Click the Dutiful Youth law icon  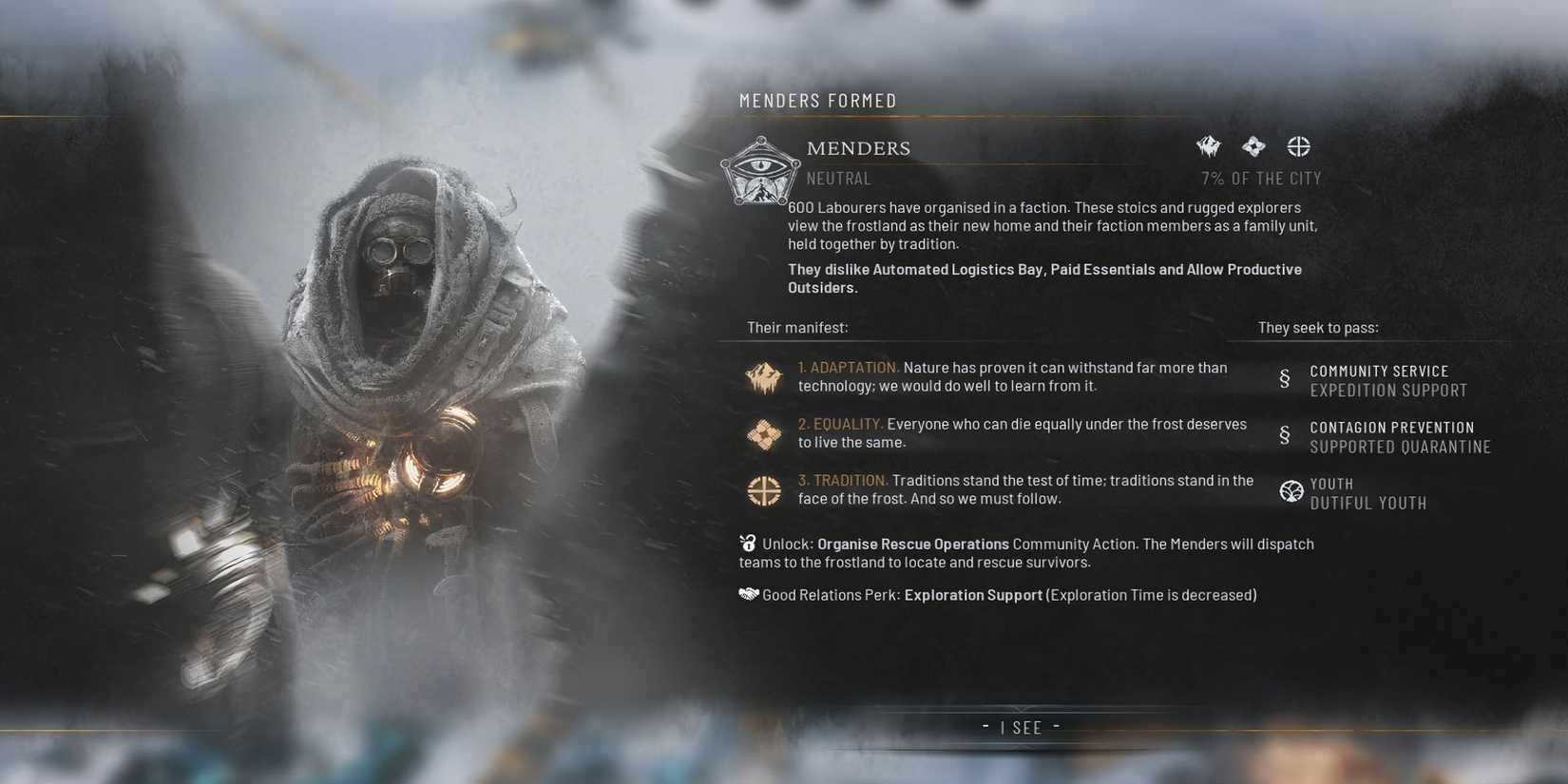1291,491
